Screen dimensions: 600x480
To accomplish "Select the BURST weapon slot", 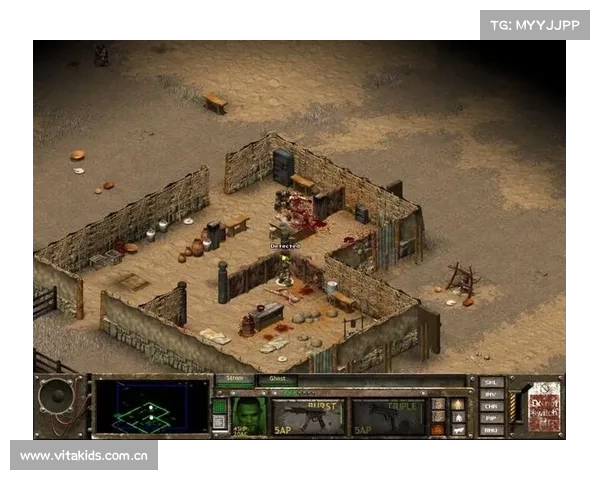I will point(309,415).
